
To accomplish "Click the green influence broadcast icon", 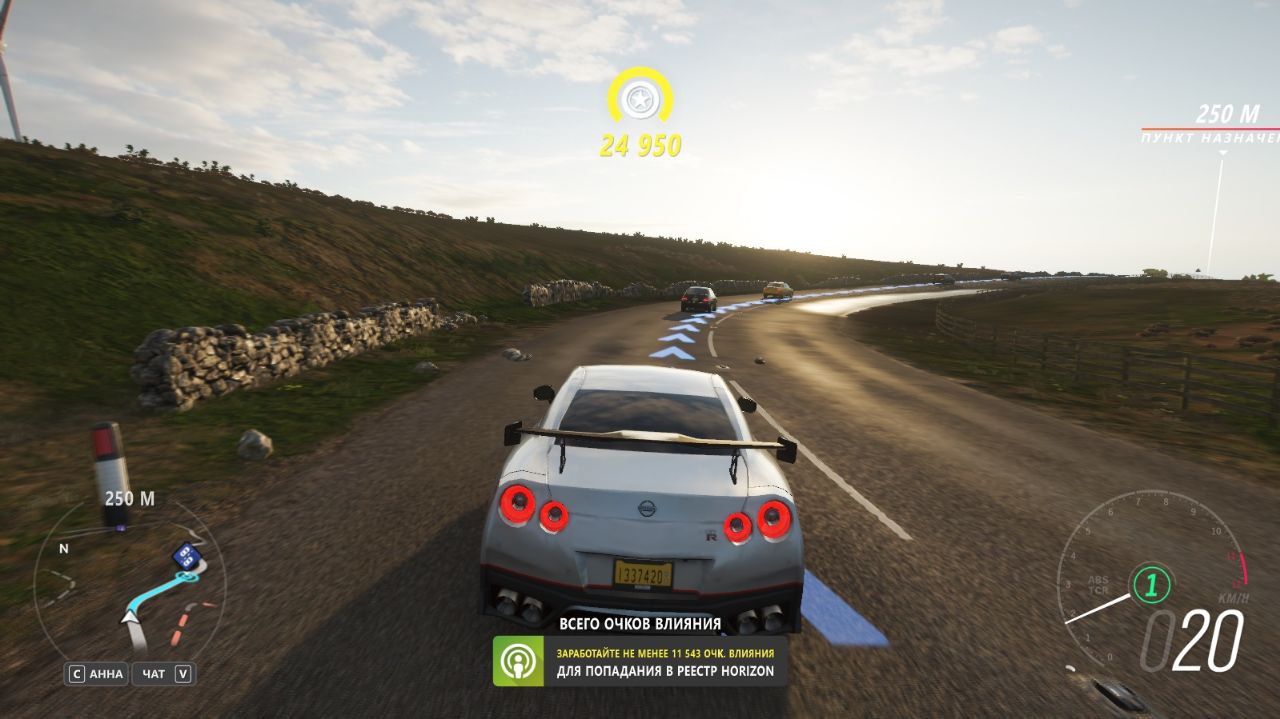I will click(518, 661).
